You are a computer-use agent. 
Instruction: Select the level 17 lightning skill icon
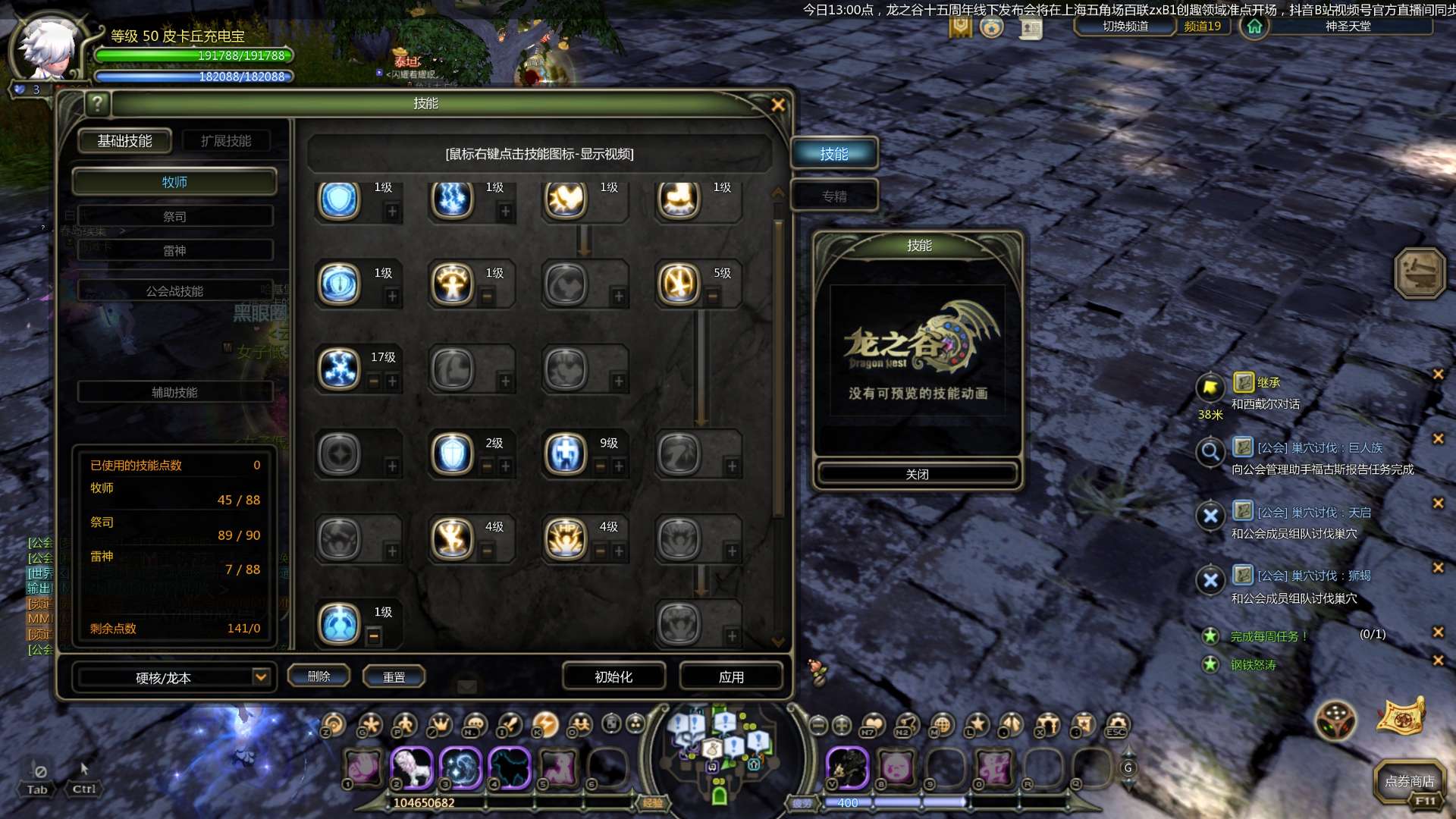(339, 369)
